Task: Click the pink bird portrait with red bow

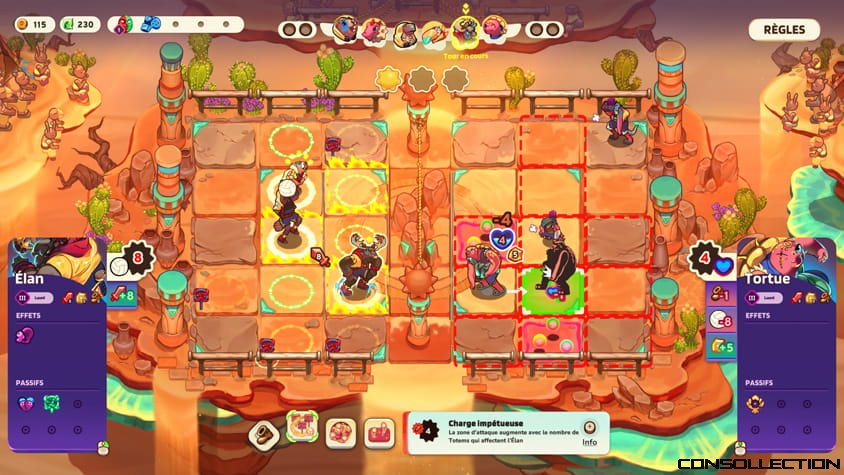Action: point(374,30)
